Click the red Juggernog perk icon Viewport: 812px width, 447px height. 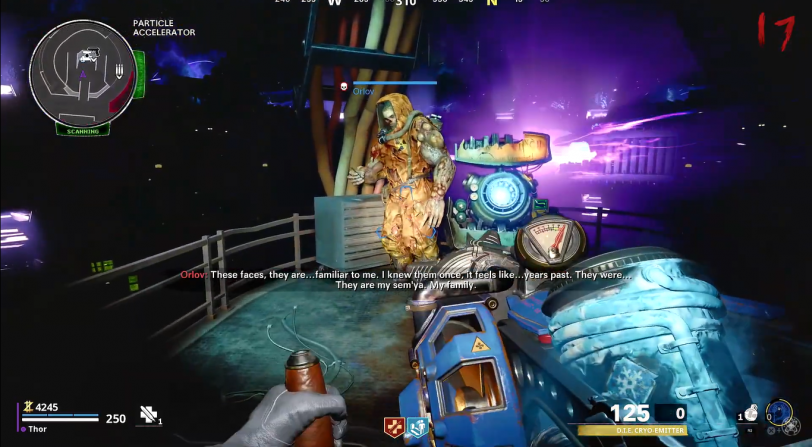pyautogui.click(x=394, y=427)
